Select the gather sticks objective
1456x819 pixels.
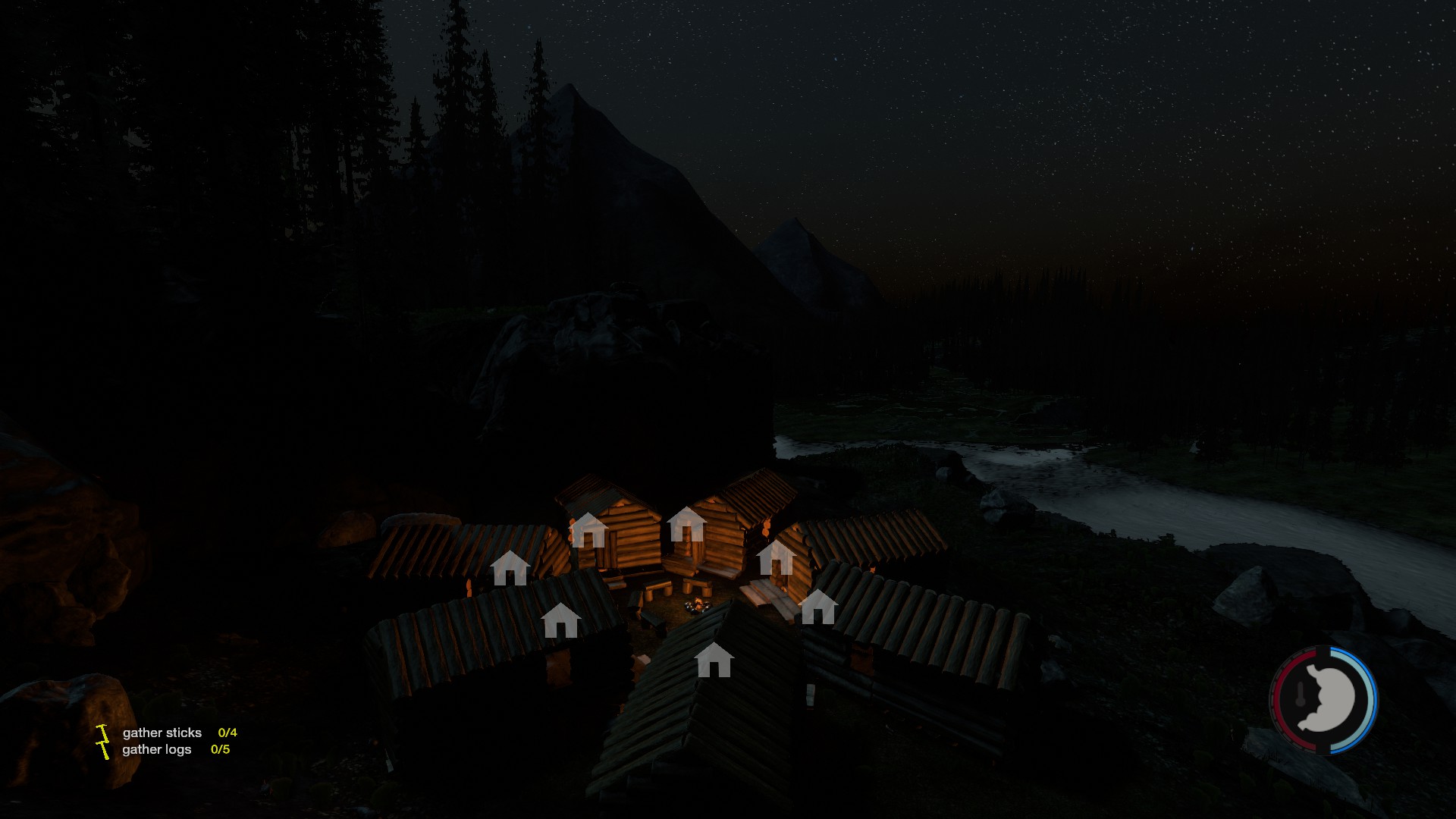pyautogui.click(x=162, y=733)
